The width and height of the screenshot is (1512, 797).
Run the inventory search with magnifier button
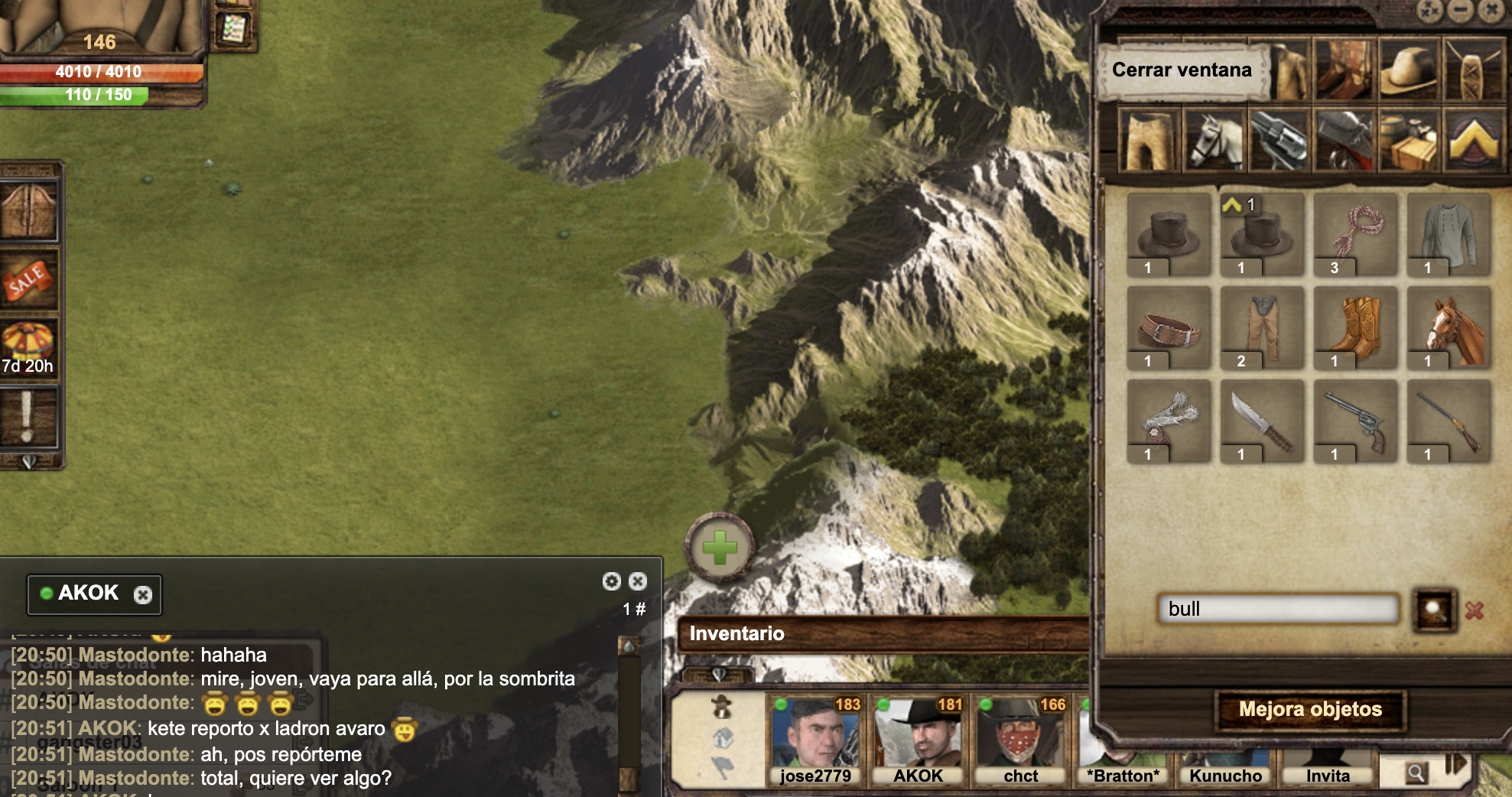[x=1434, y=610]
